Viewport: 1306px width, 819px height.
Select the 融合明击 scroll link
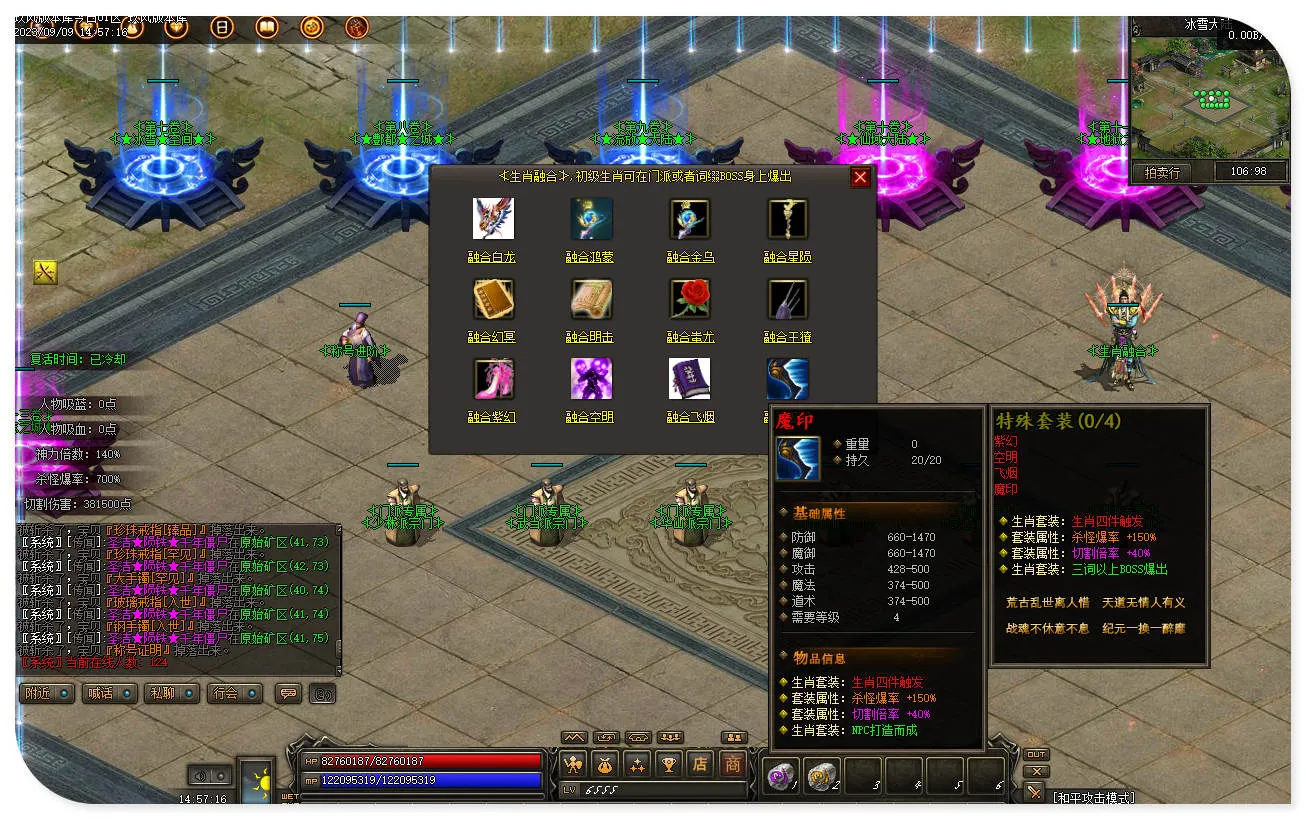[x=590, y=337]
